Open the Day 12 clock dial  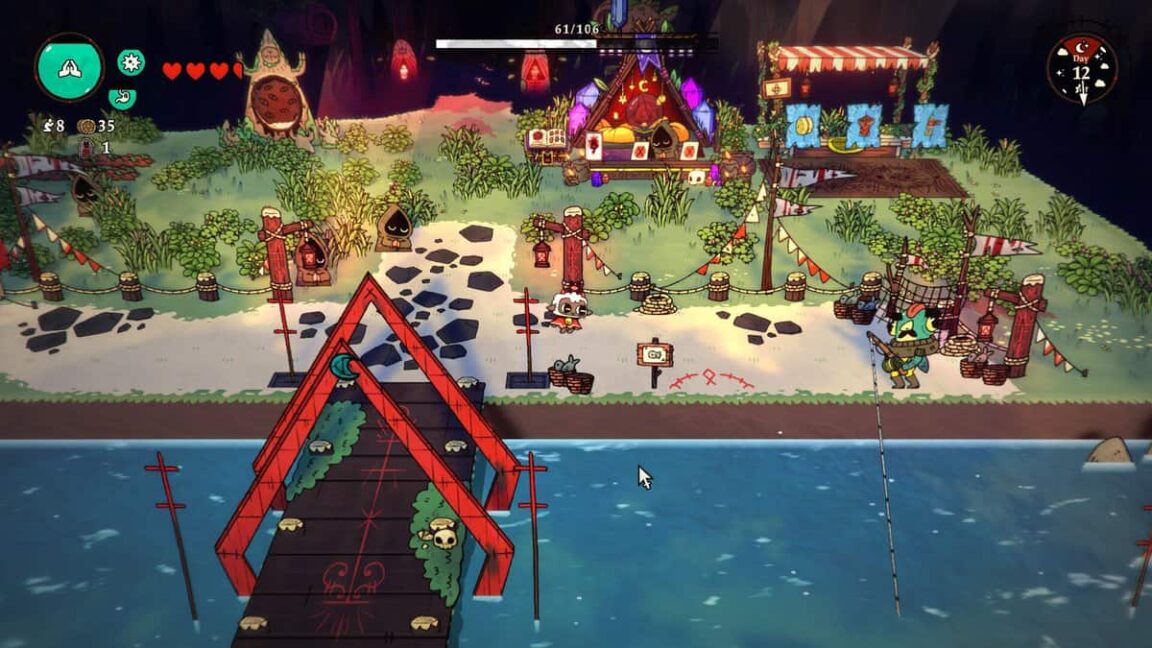(1081, 70)
